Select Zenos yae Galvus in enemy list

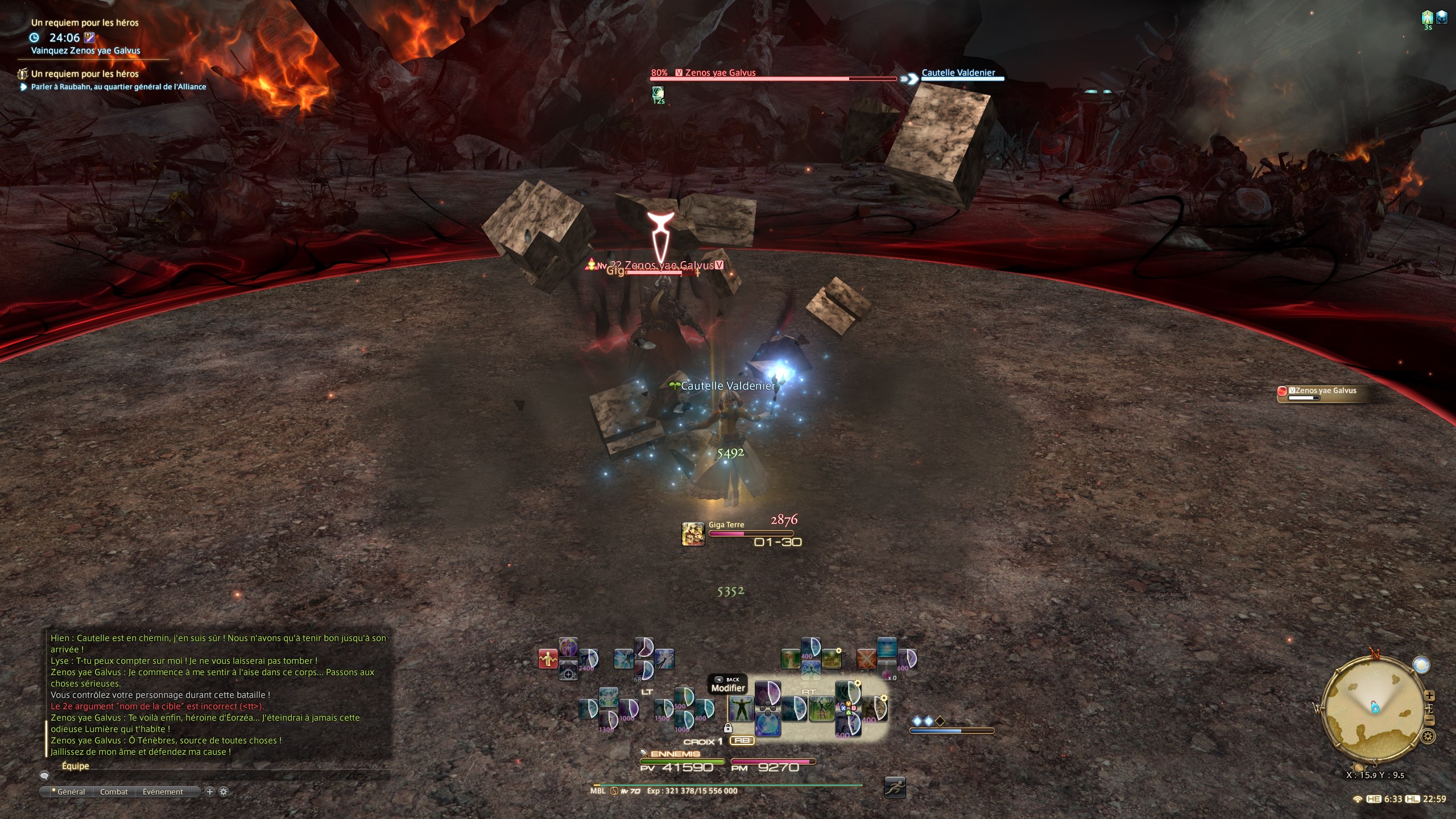(x=1322, y=391)
